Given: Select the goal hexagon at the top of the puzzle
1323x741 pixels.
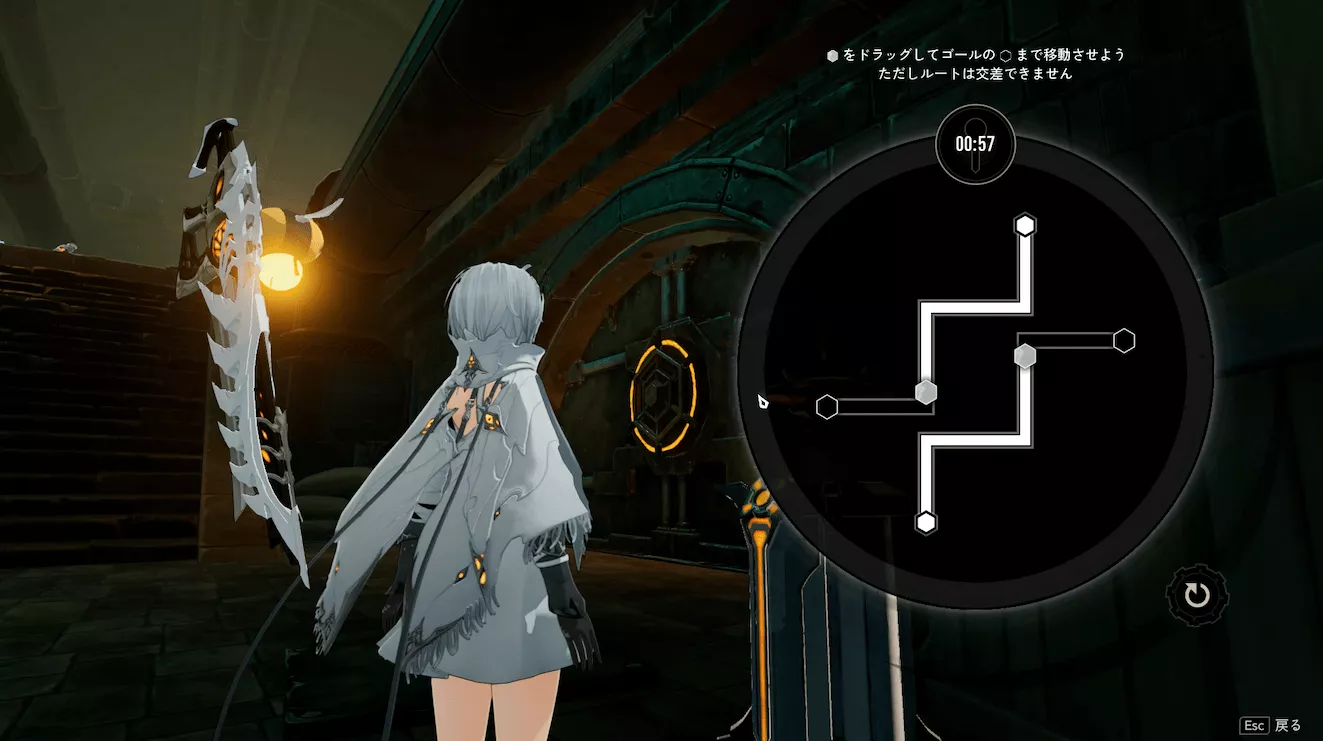Looking at the screenshot, I should (x=1024, y=226).
